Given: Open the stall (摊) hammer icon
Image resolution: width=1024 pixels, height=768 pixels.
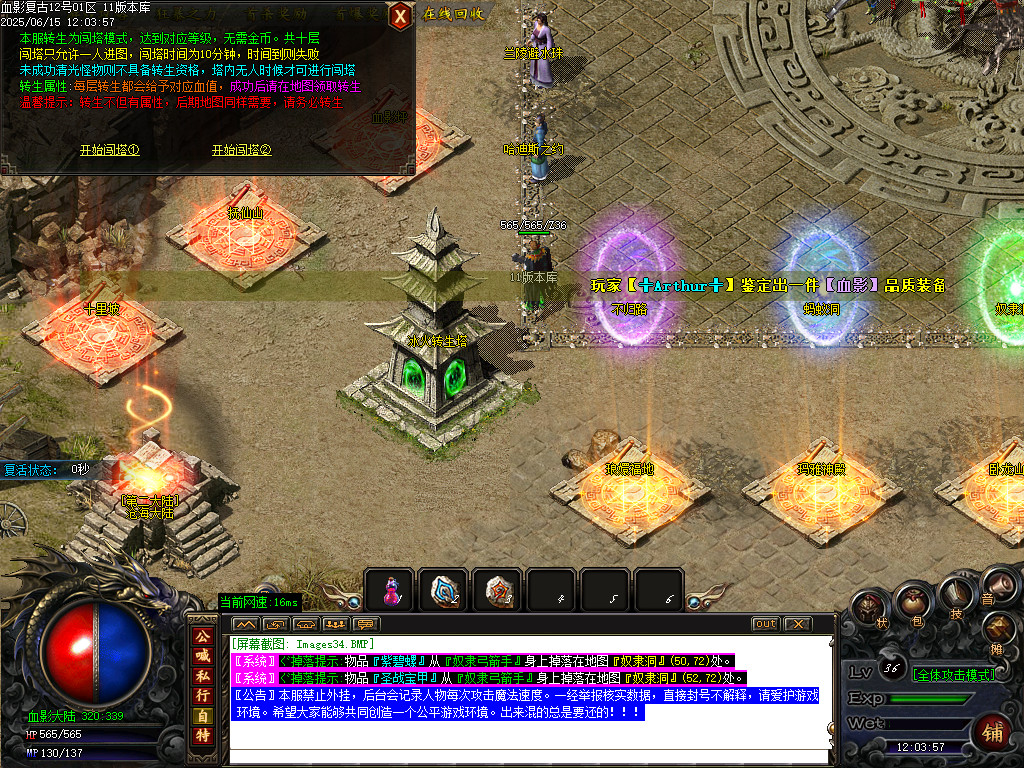Looking at the screenshot, I should click(x=998, y=632).
